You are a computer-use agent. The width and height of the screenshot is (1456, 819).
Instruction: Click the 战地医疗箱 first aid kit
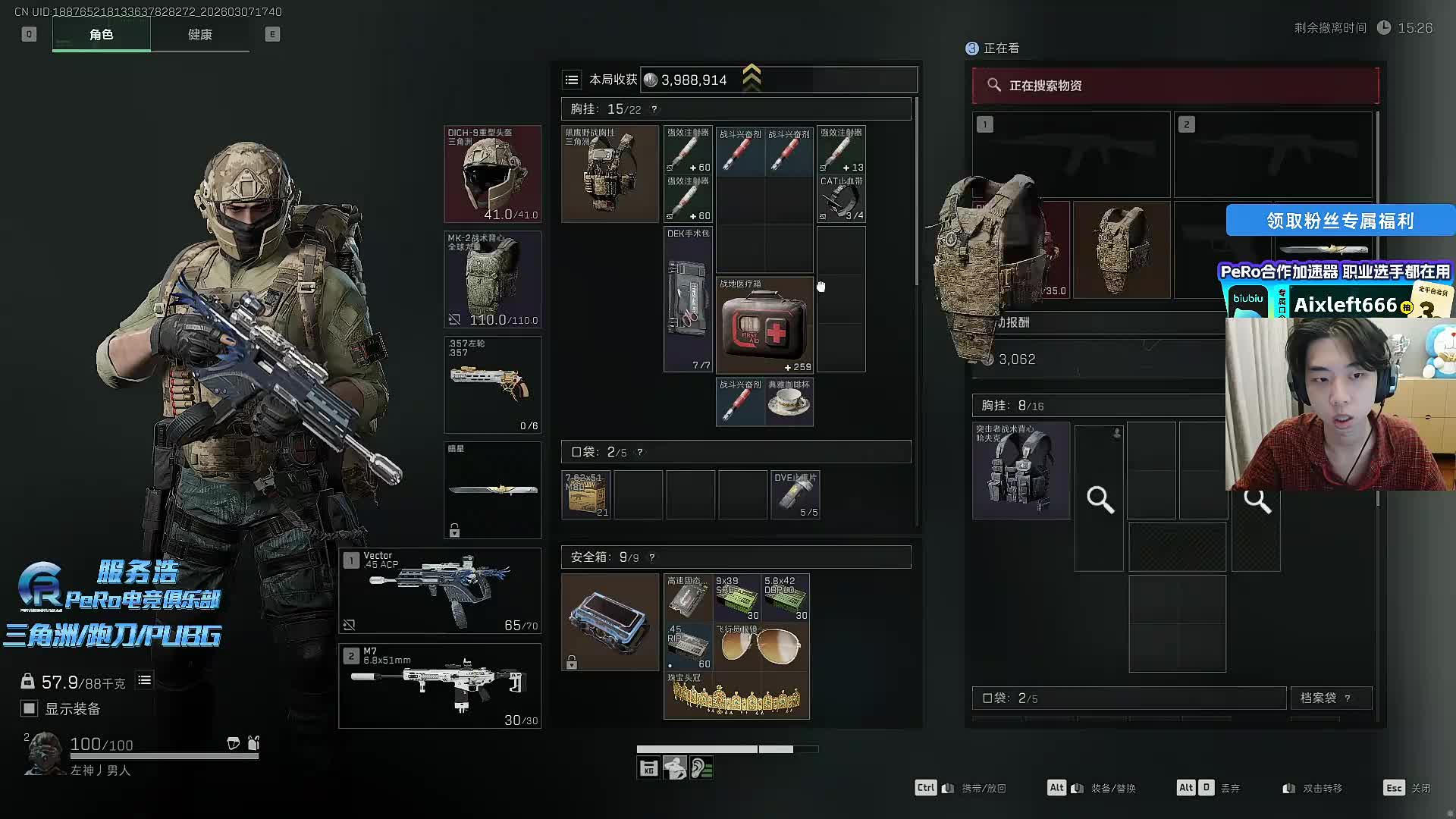(764, 325)
